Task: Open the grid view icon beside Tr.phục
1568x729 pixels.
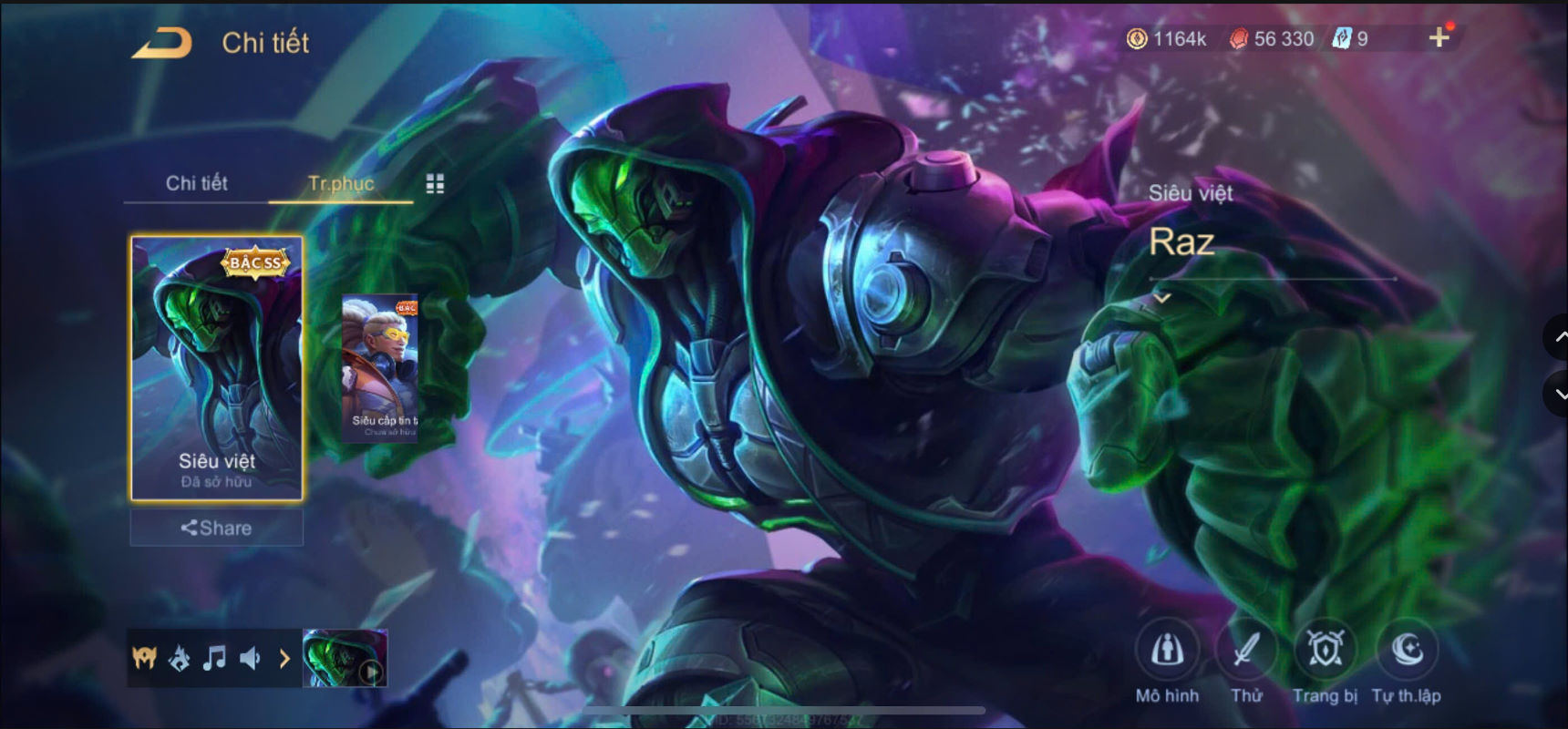Action: [x=435, y=182]
